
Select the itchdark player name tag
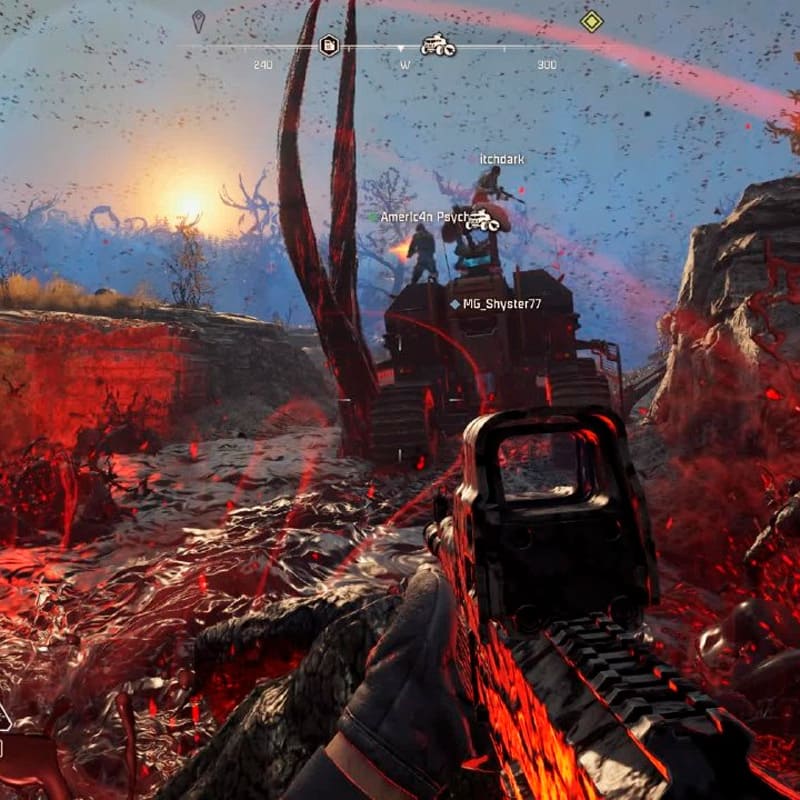501,159
